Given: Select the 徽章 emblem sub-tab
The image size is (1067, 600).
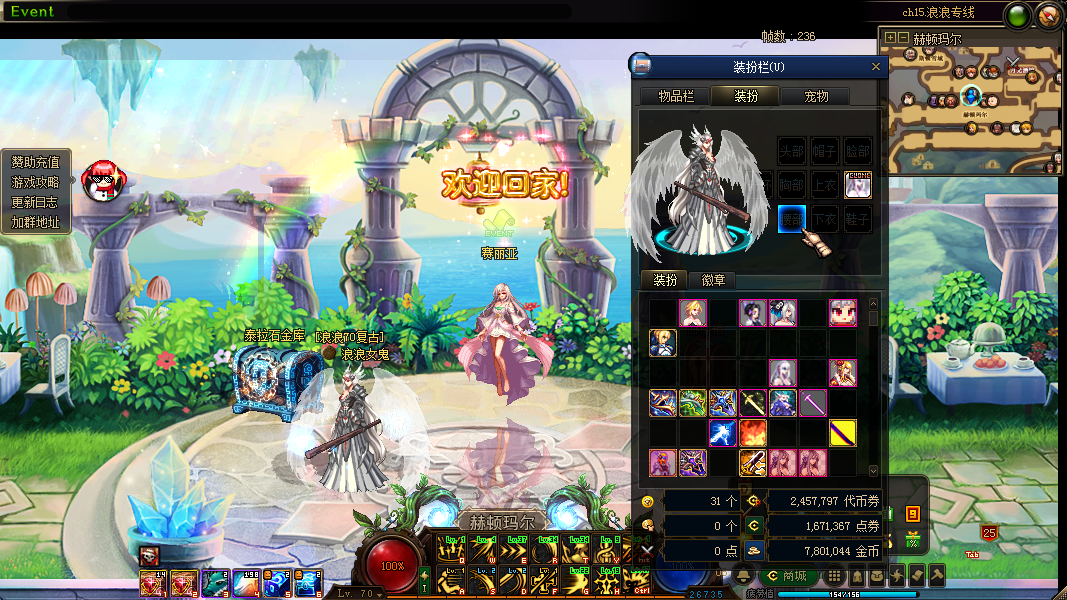Looking at the screenshot, I should (713, 280).
